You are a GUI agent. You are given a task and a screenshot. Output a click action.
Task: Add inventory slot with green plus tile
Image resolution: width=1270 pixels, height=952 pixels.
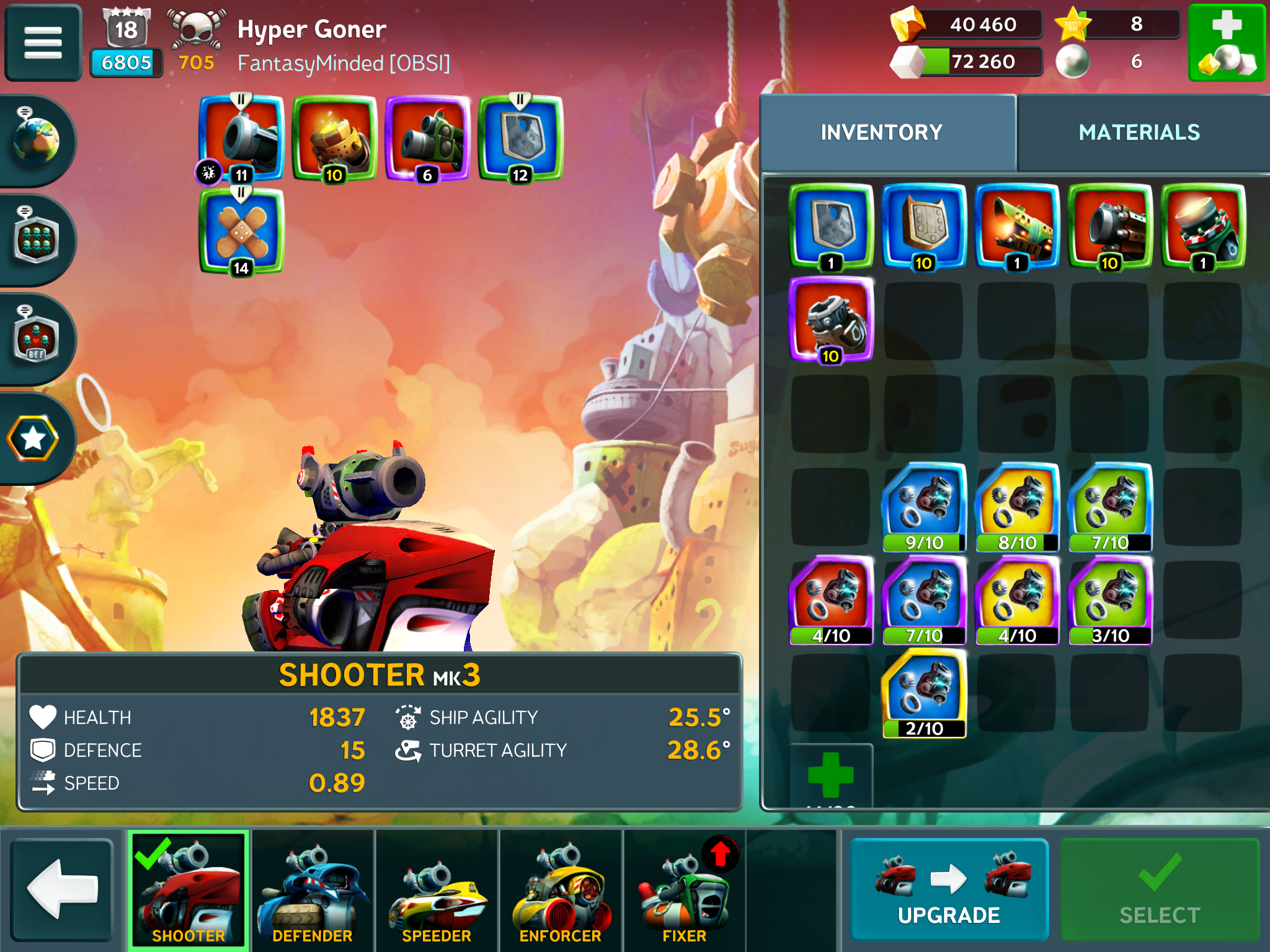pos(831,775)
